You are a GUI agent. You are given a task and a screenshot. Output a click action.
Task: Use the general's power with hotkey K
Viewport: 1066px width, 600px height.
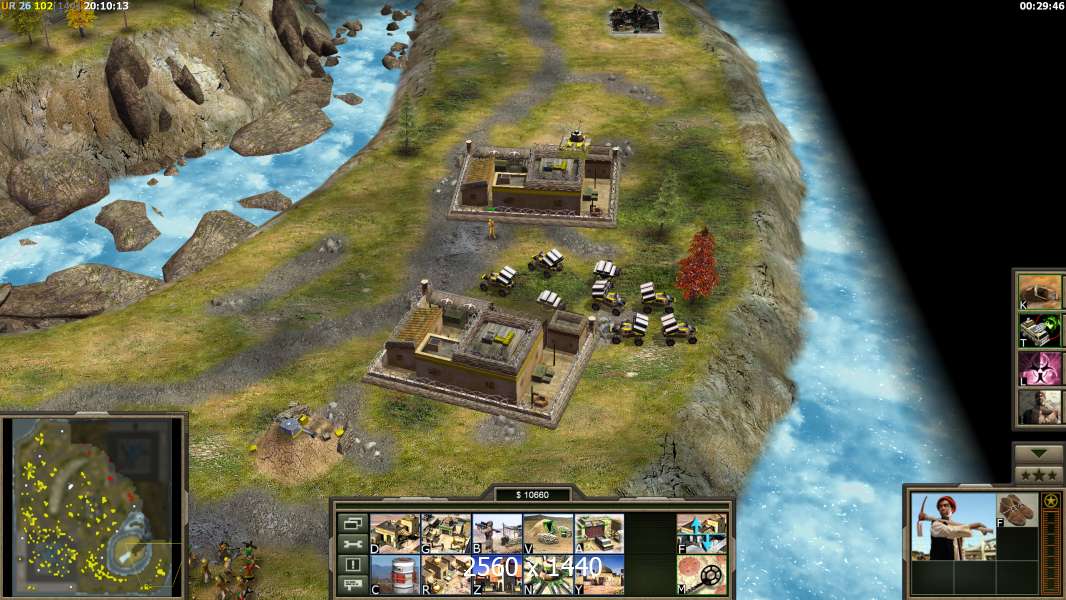(x=1040, y=291)
